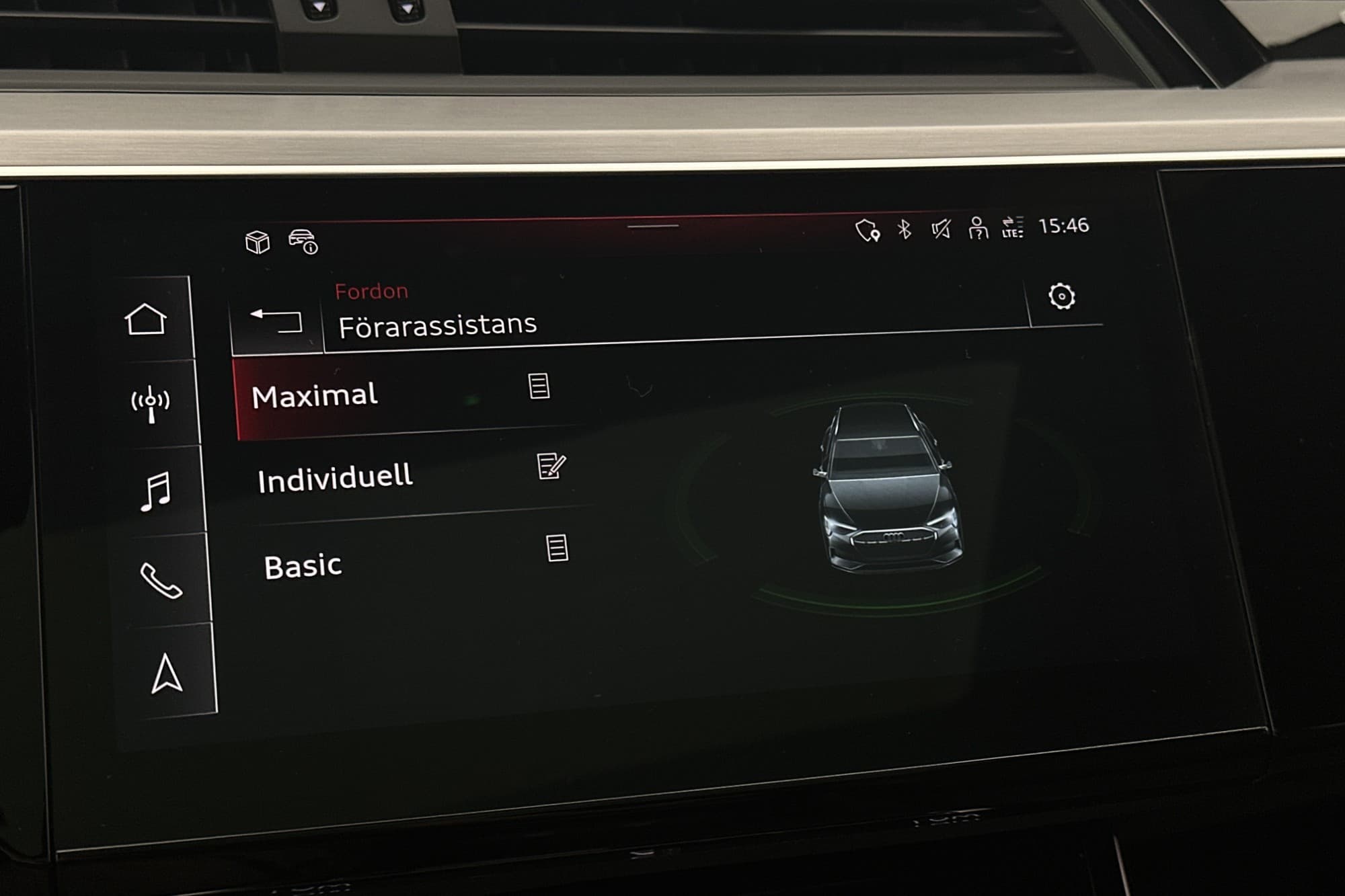Open details icon beside Basic
The width and height of the screenshot is (1345, 896).
pos(557,548)
